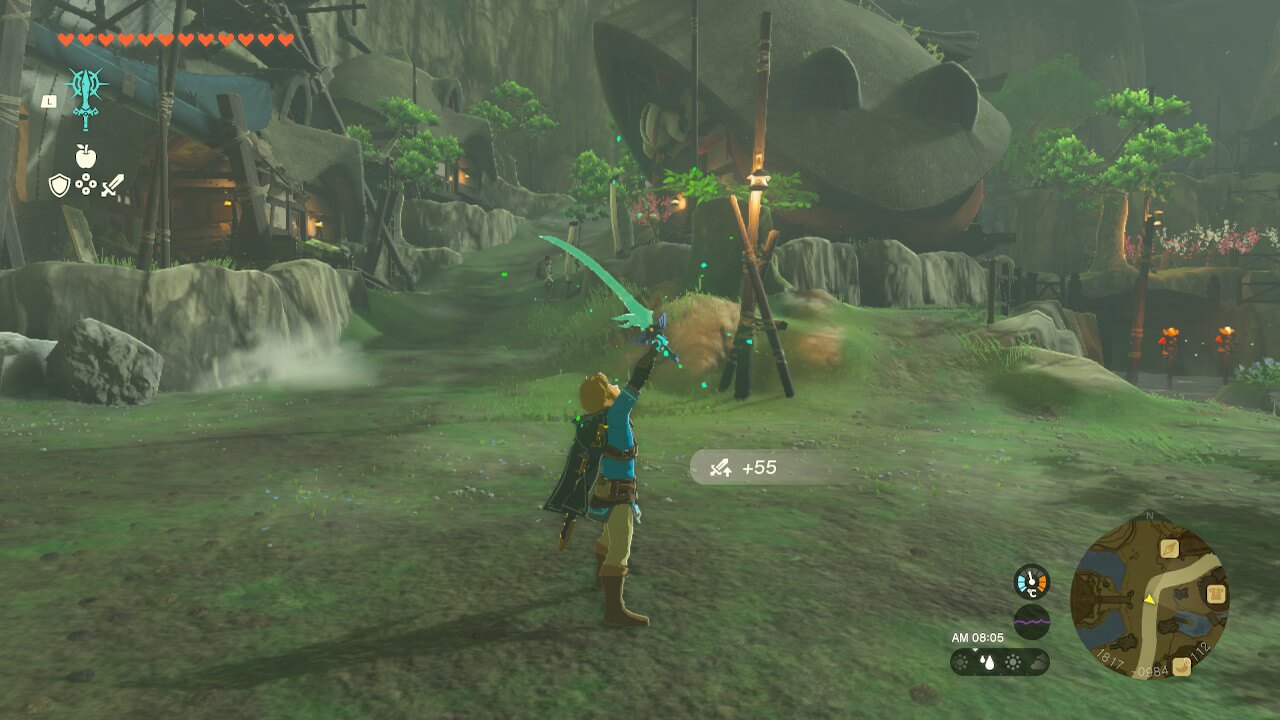The height and width of the screenshot is (720, 1280).
Task: Select the armor shop marker on minimap
Action: click(x=1215, y=594)
